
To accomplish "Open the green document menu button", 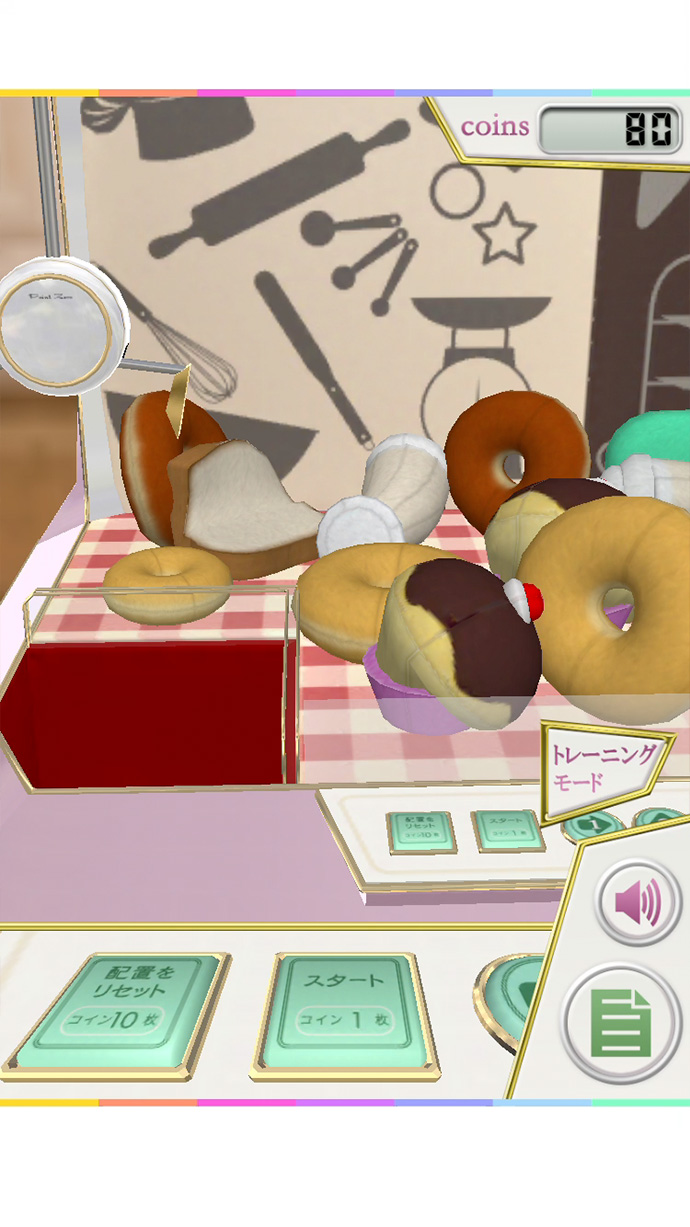I will (621, 1021).
